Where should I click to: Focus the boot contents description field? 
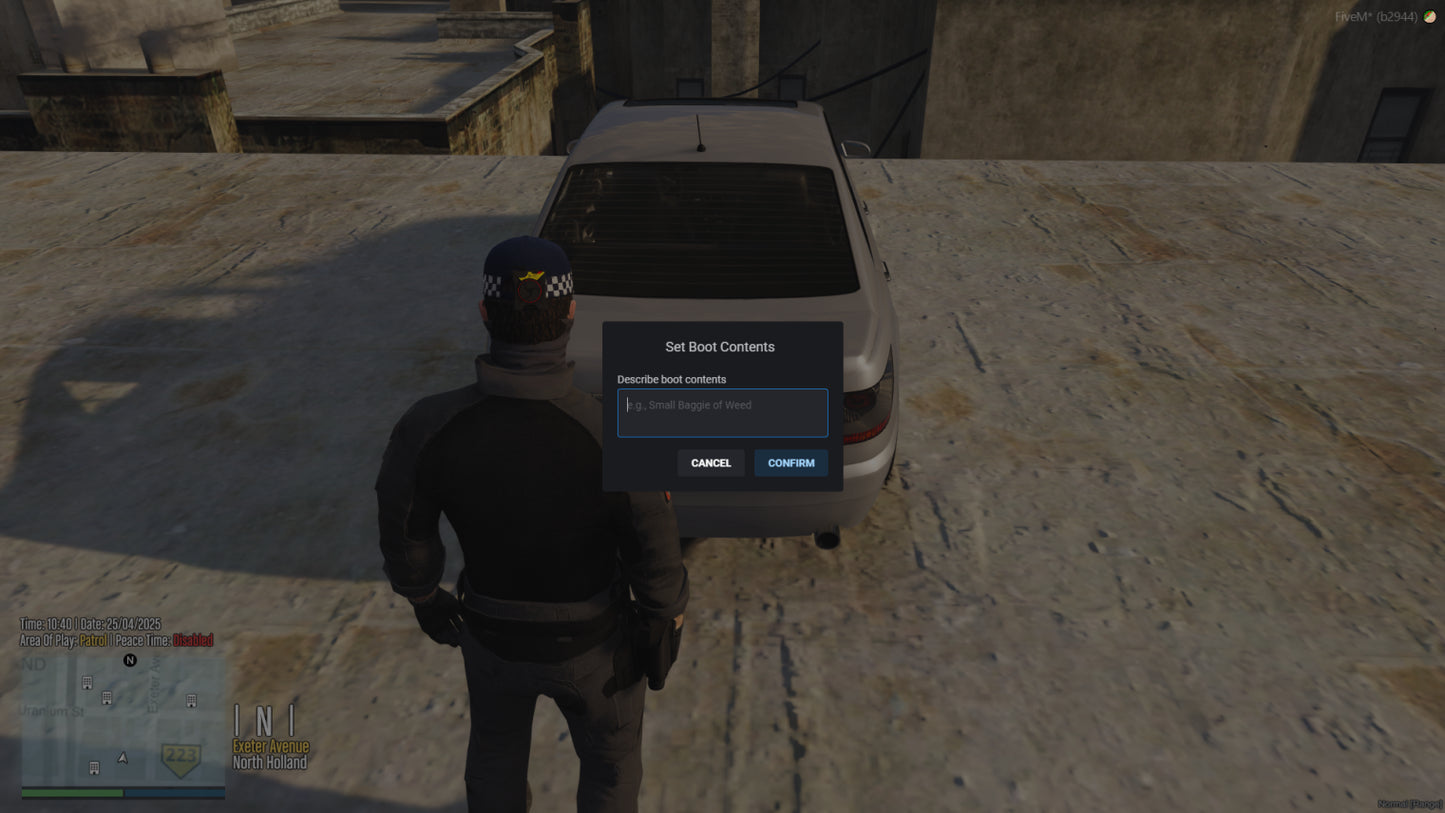pos(722,413)
